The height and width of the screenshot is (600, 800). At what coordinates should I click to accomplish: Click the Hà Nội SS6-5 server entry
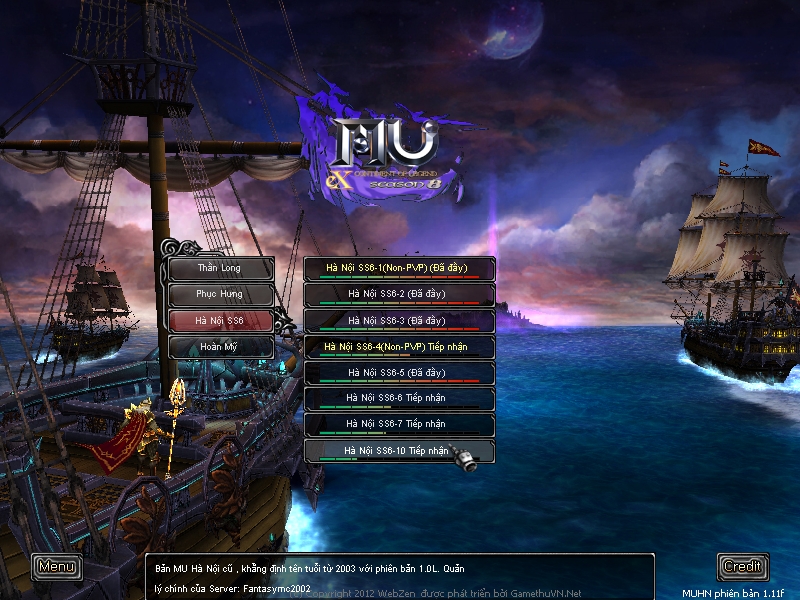coord(398,372)
